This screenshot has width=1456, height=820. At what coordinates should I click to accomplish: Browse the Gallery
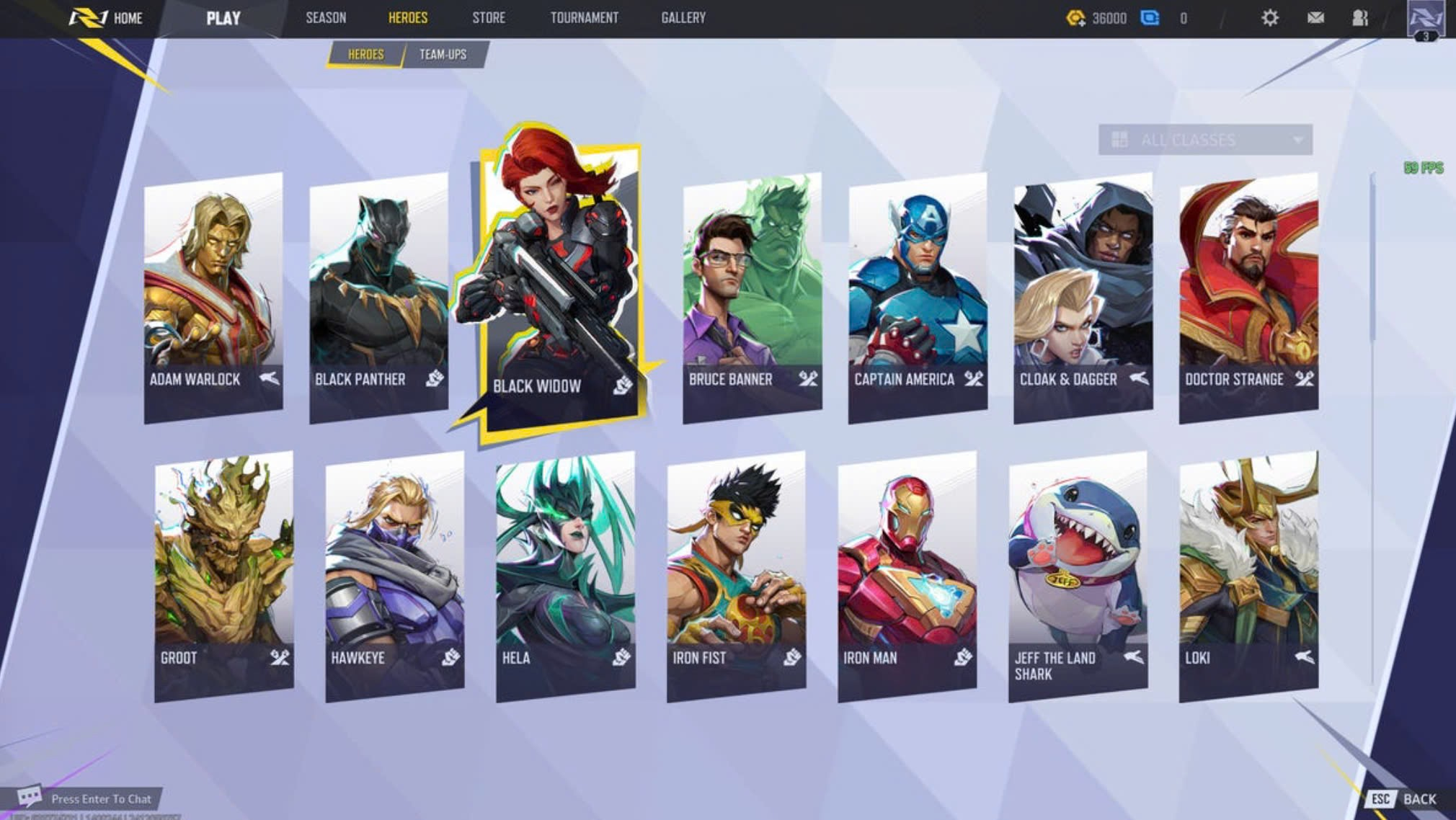pyautogui.click(x=683, y=18)
